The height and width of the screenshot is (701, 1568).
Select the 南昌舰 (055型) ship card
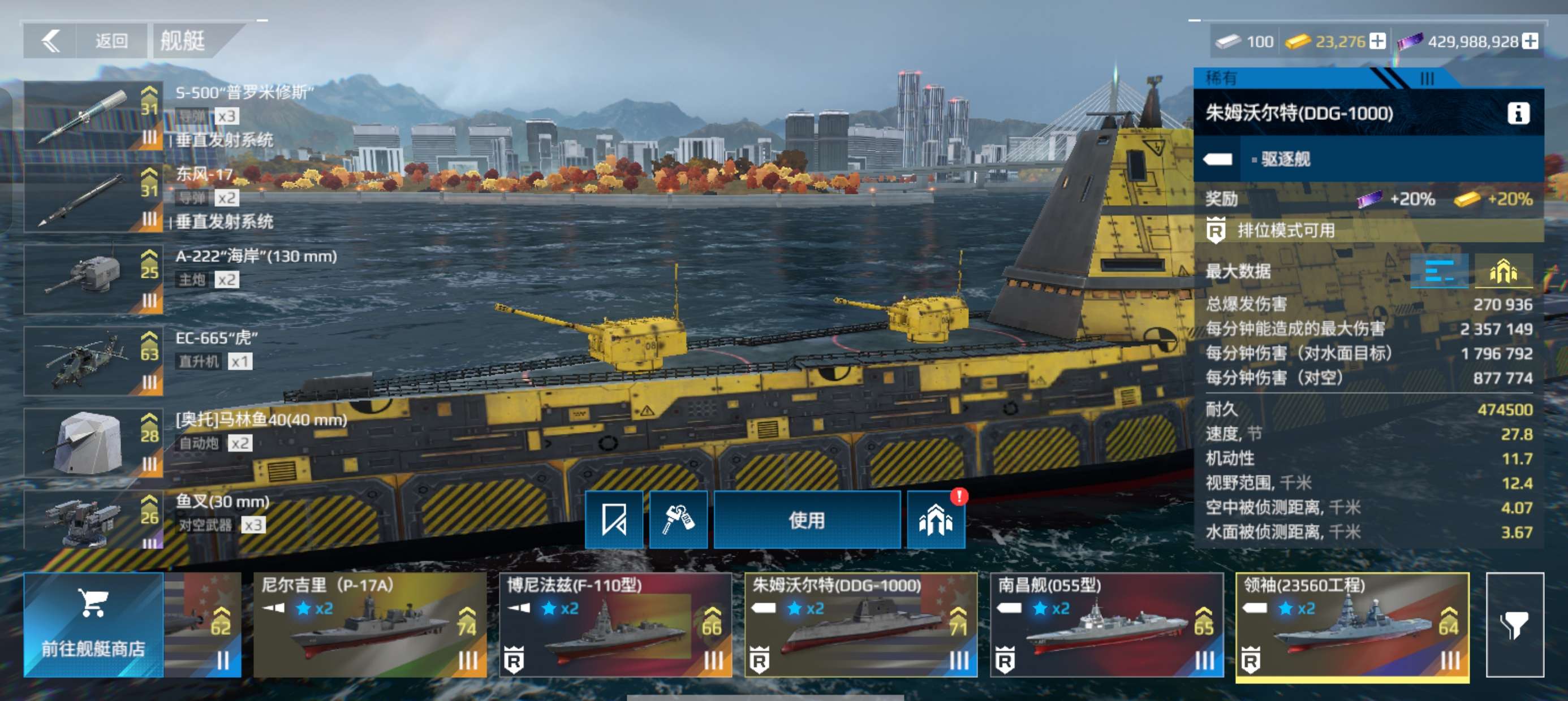pos(1106,625)
